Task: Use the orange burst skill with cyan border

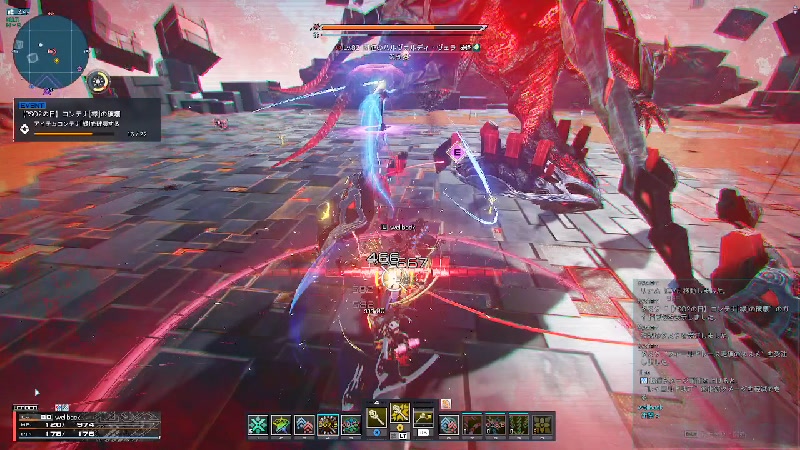Action: (327, 424)
